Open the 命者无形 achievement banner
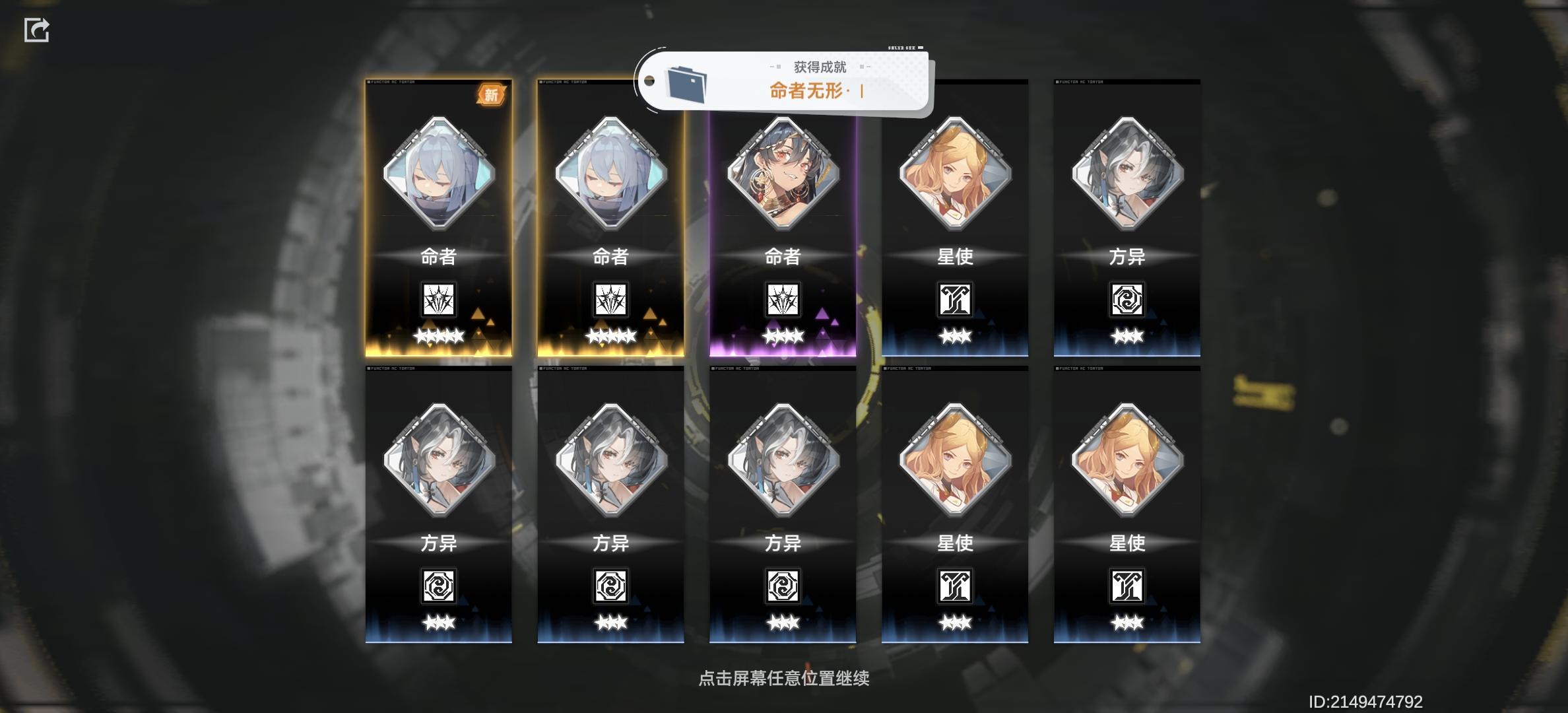 coord(812,92)
